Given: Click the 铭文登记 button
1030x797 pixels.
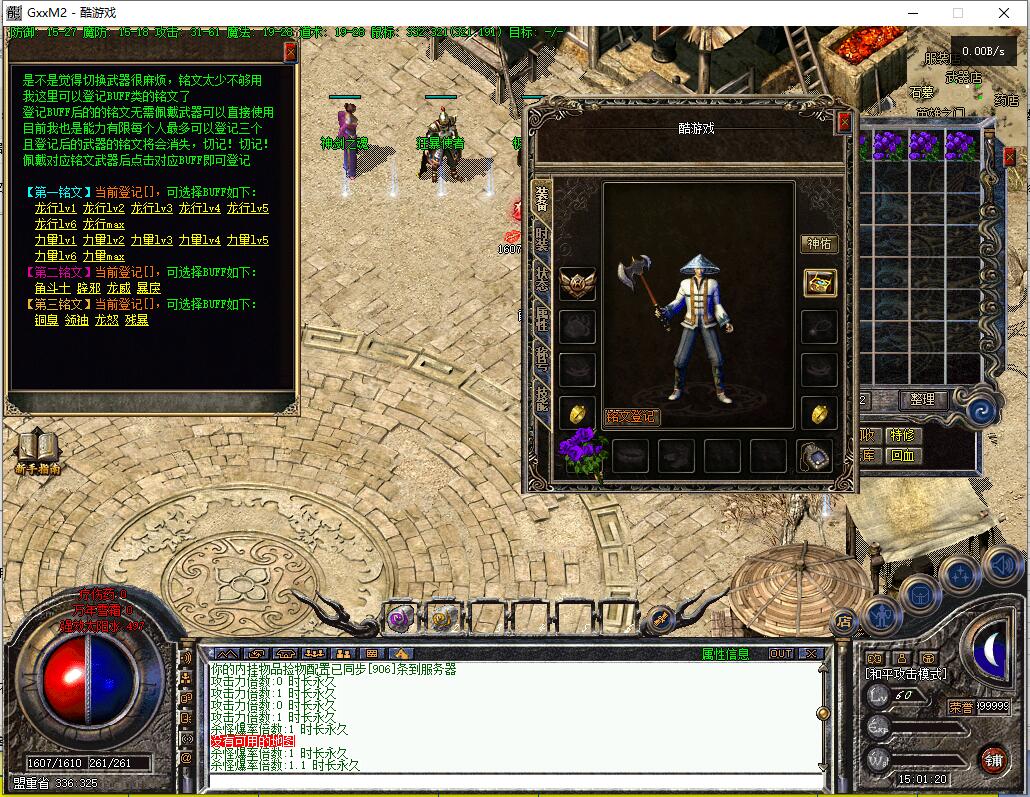Looking at the screenshot, I should (x=633, y=416).
